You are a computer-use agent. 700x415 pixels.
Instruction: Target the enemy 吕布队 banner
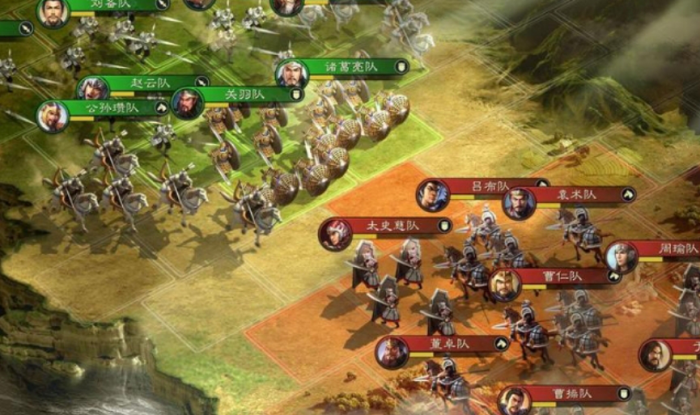click(x=475, y=186)
